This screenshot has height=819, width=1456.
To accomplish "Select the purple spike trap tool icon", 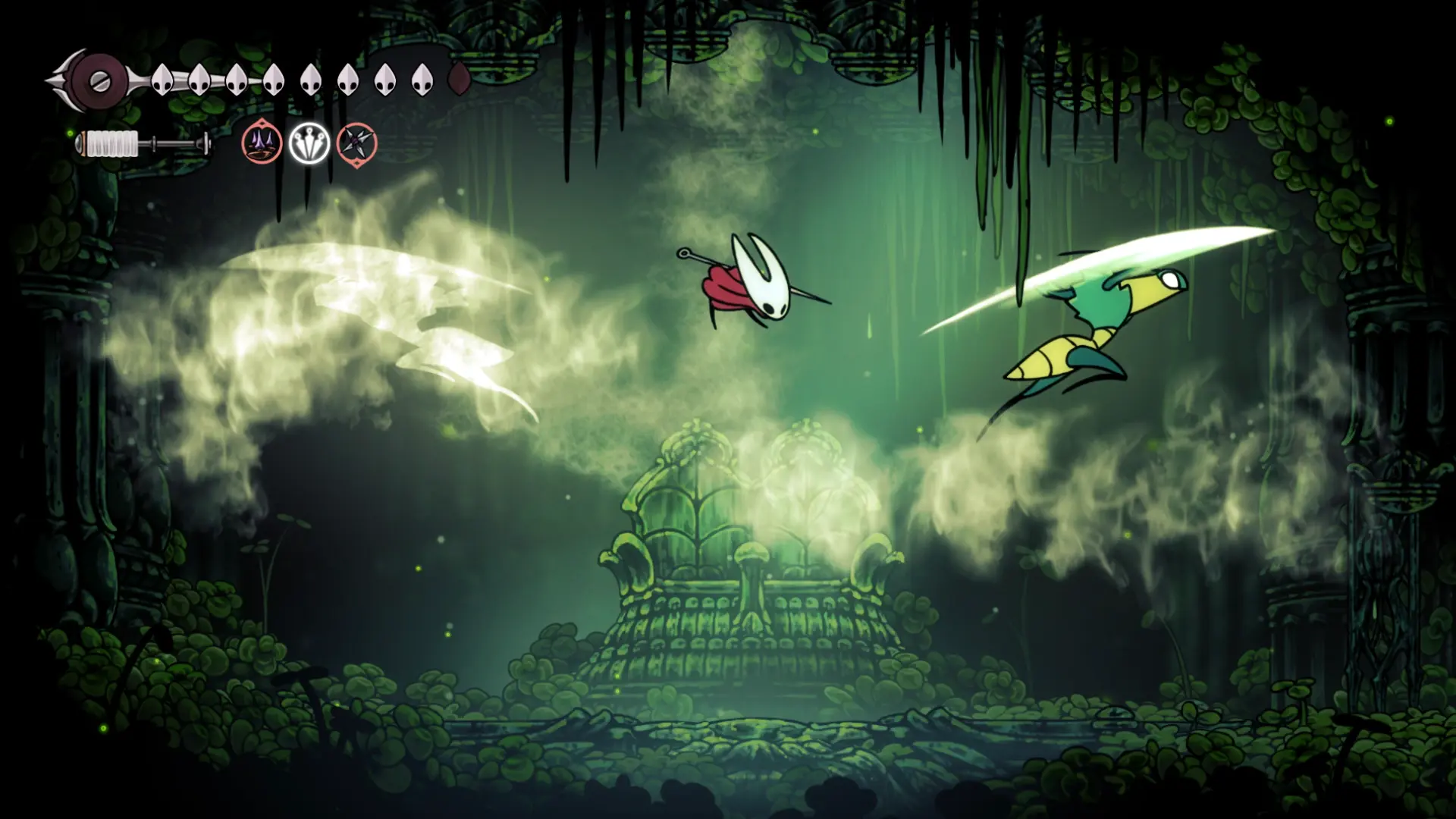I will coord(262,143).
